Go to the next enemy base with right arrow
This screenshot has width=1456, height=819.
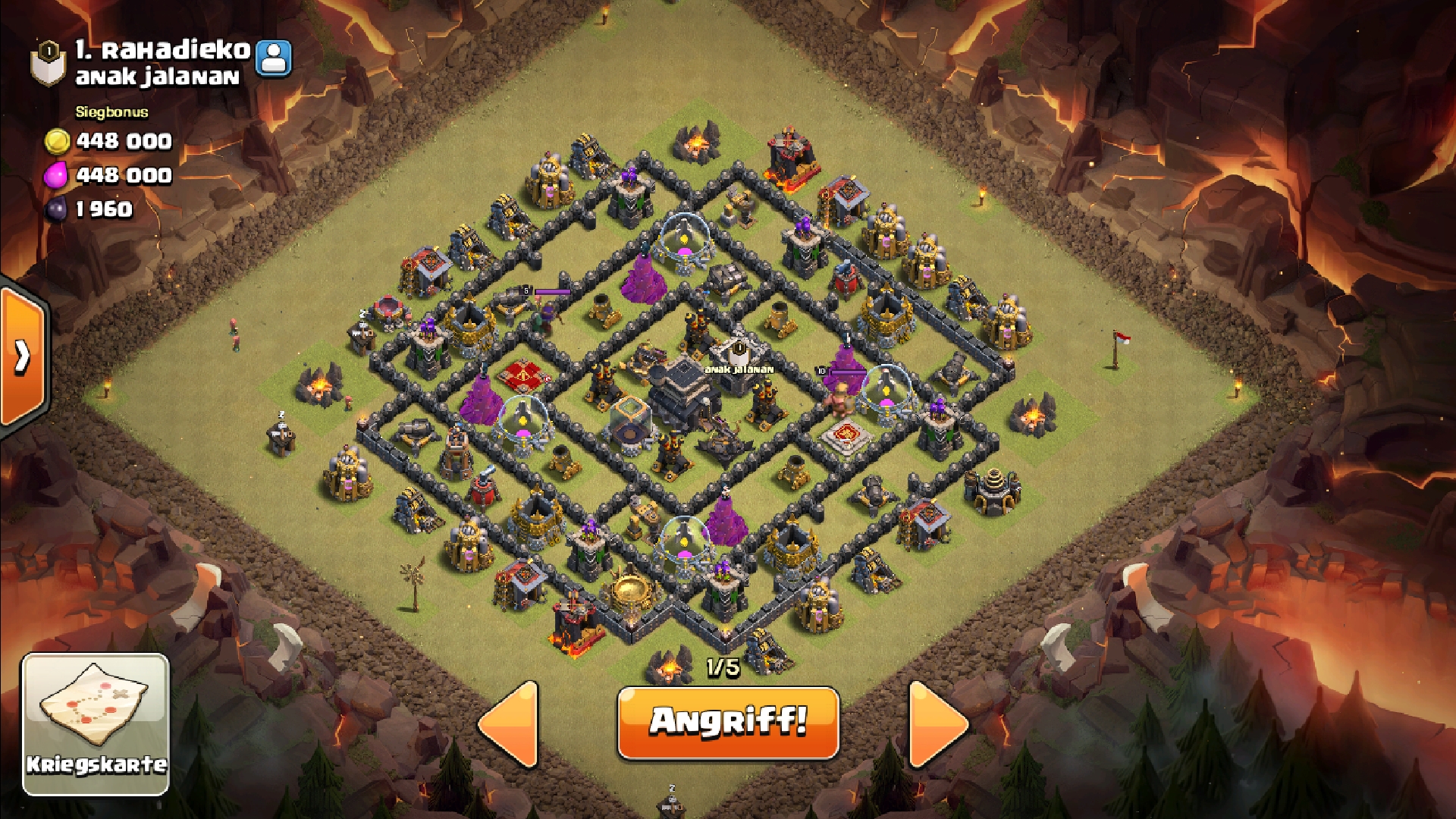[x=937, y=723]
